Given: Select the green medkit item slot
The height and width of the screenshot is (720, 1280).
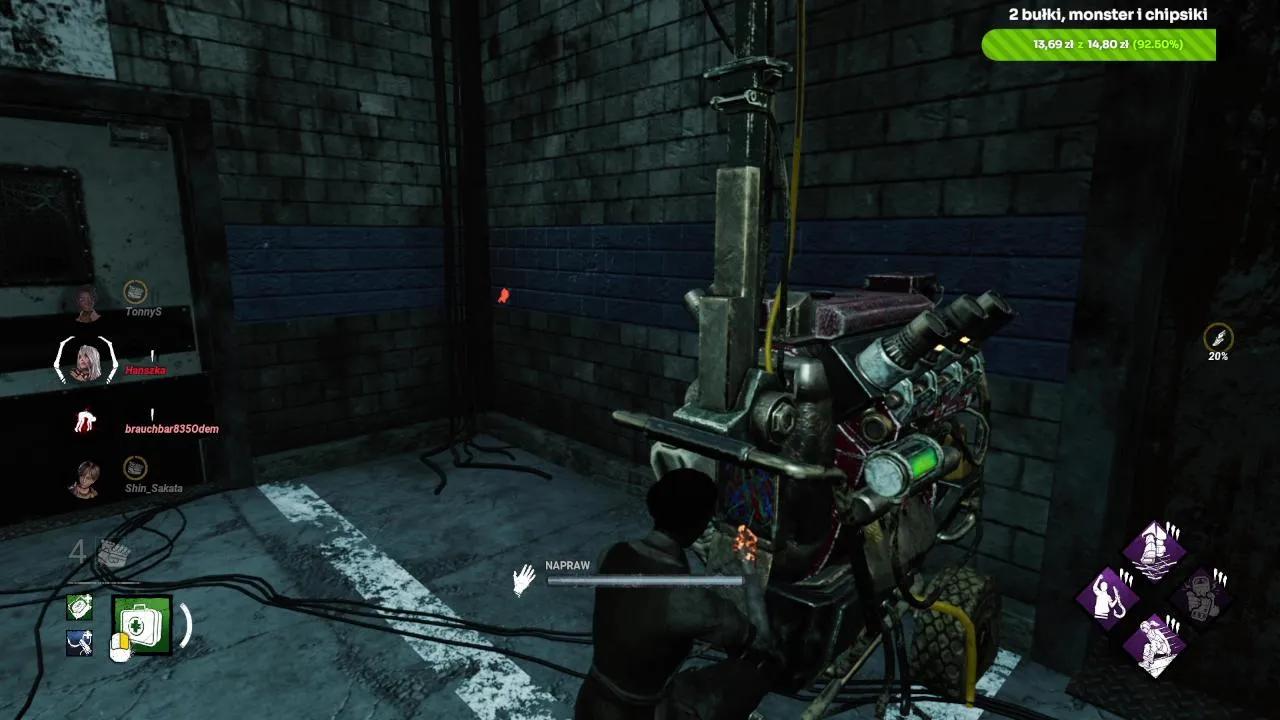Looking at the screenshot, I should 142,625.
